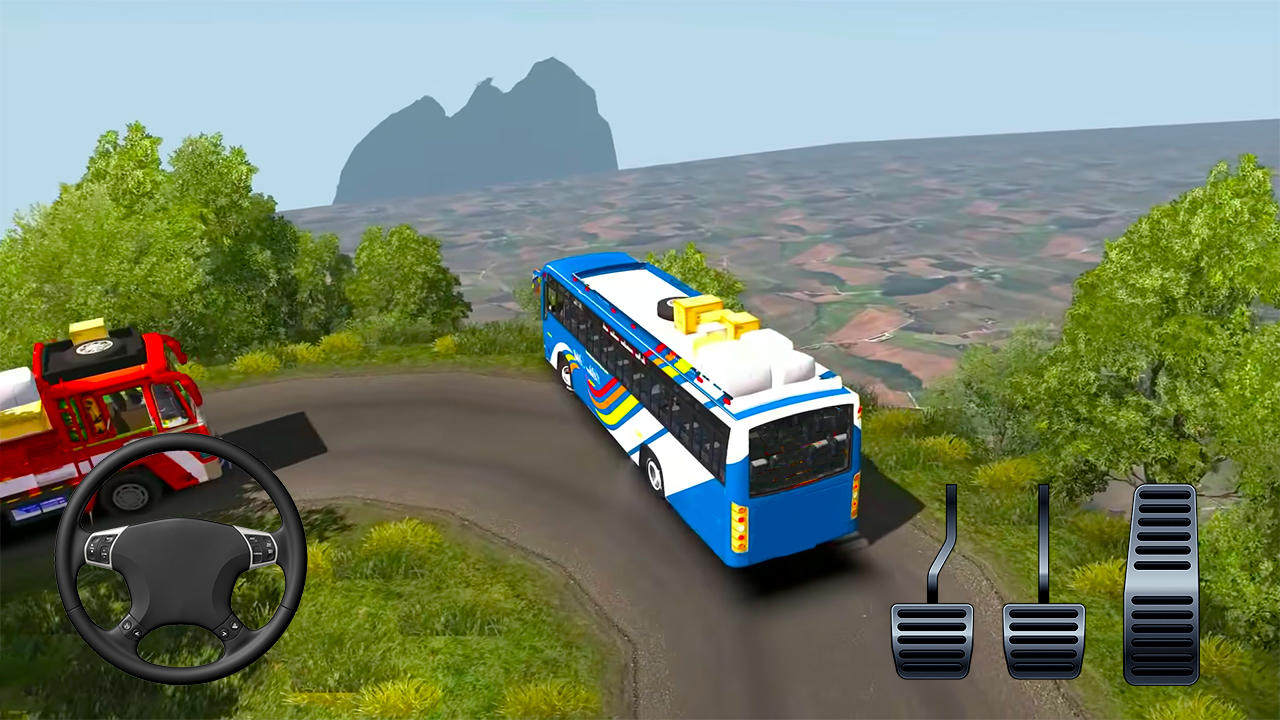Select the truck's front wheel
The width and height of the screenshot is (1280, 720).
click(x=130, y=495)
